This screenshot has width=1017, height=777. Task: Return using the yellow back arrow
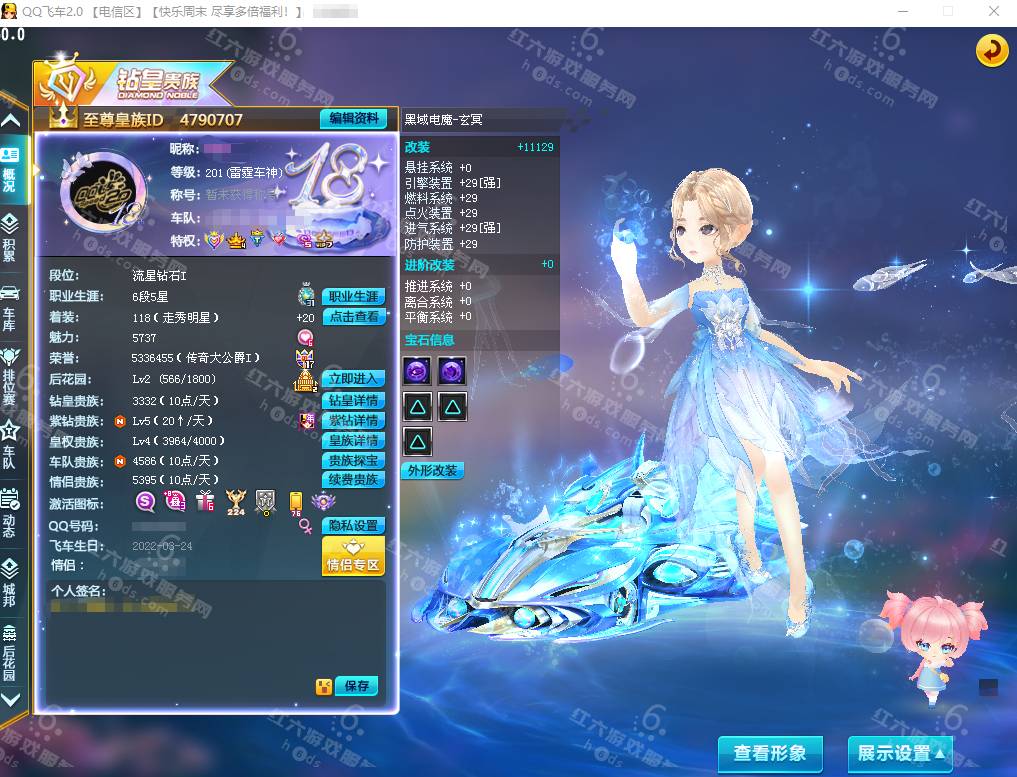click(992, 50)
